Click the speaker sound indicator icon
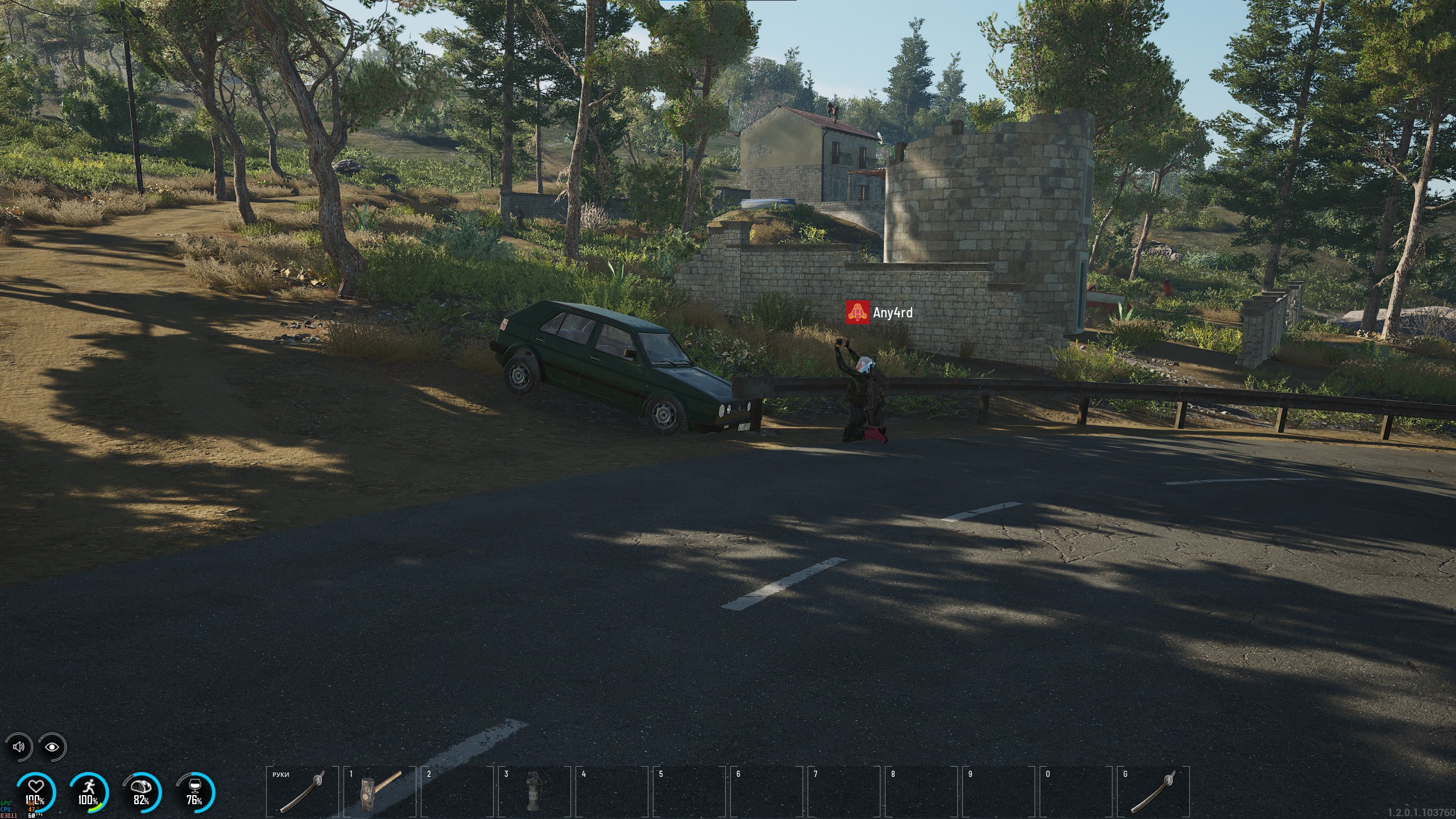The width and height of the screenshot is (1456, 819). 19,746
